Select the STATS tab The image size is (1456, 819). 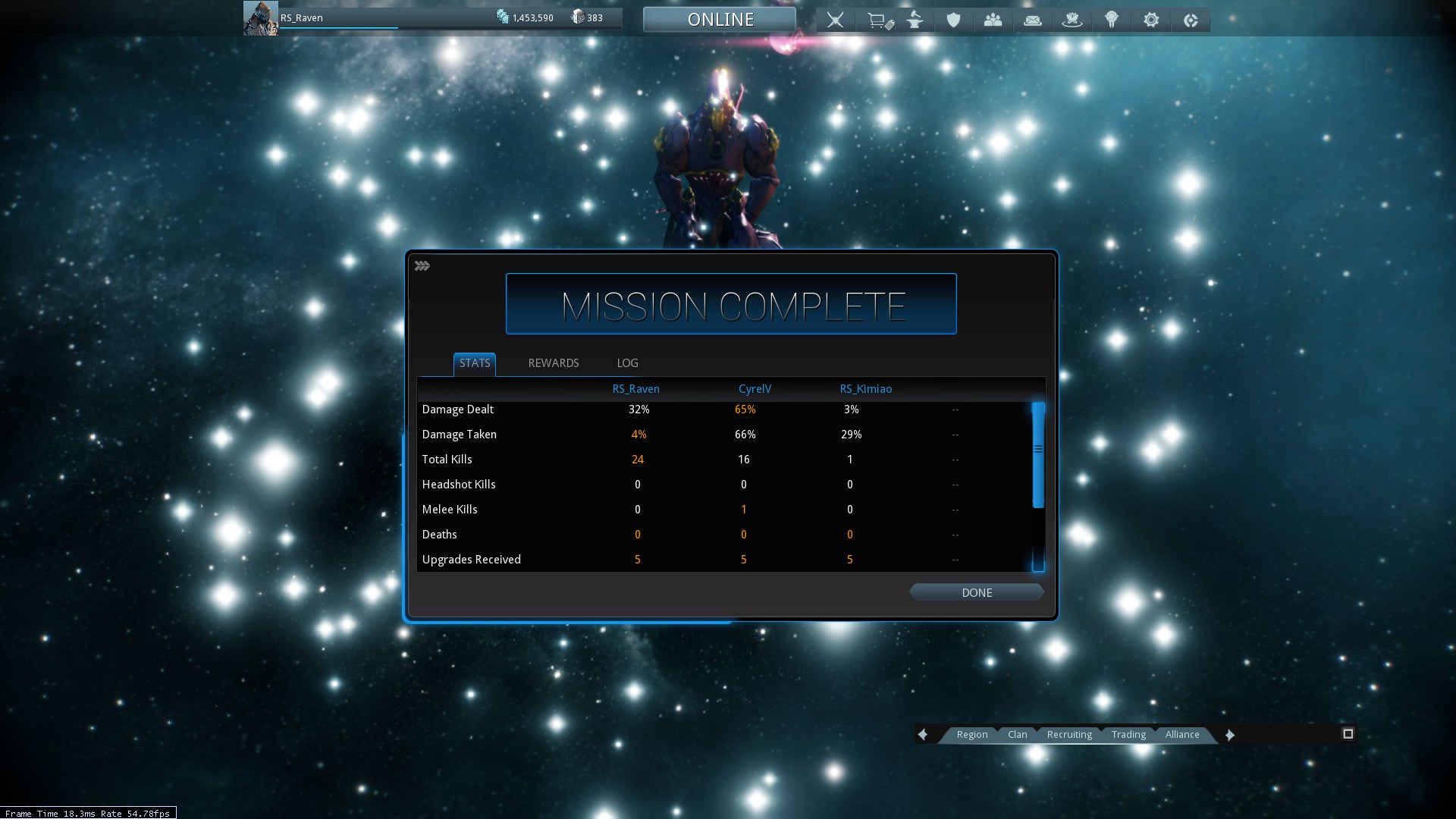tap(475, 363)
